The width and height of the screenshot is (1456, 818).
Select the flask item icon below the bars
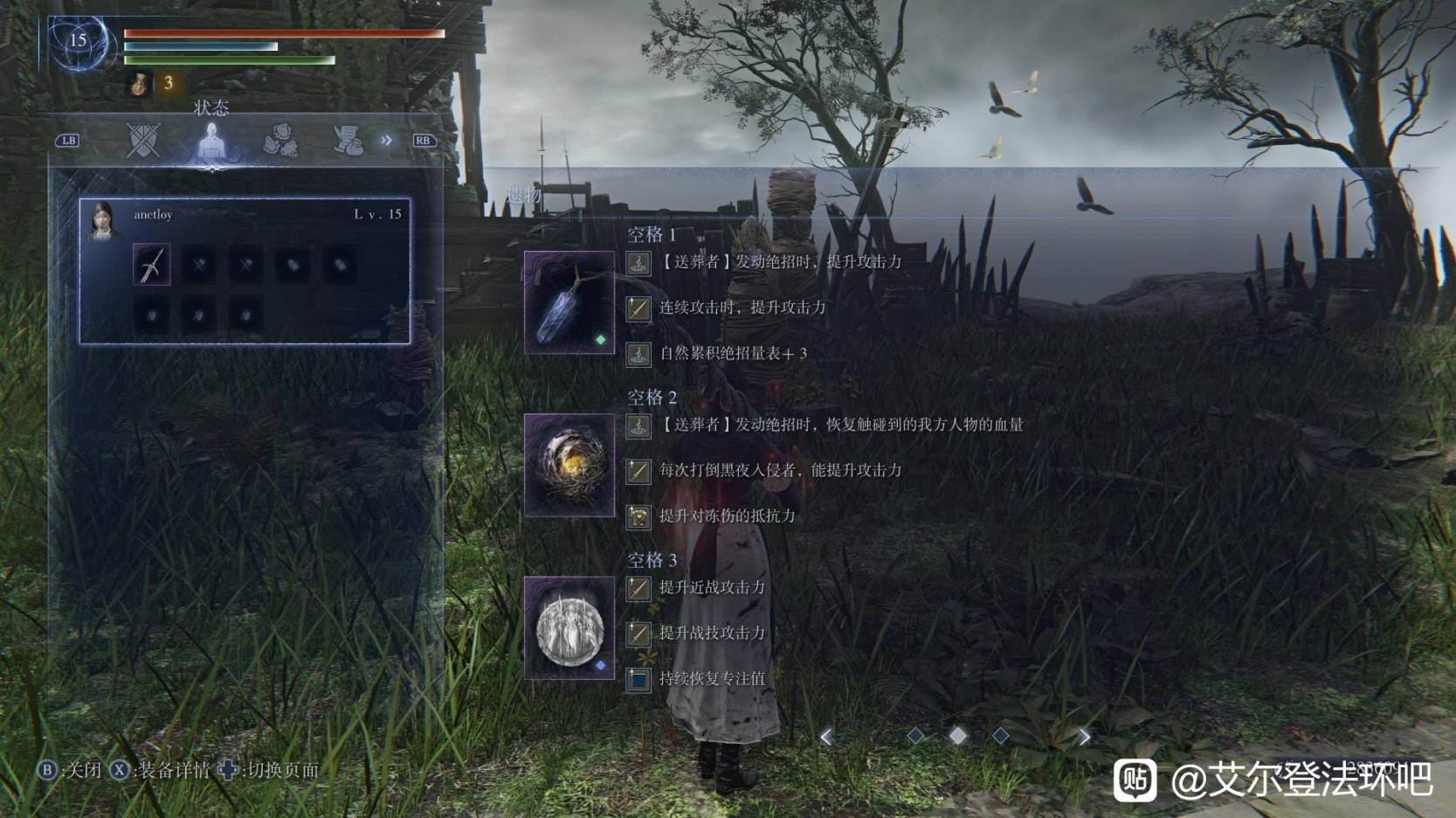point(139,83)
